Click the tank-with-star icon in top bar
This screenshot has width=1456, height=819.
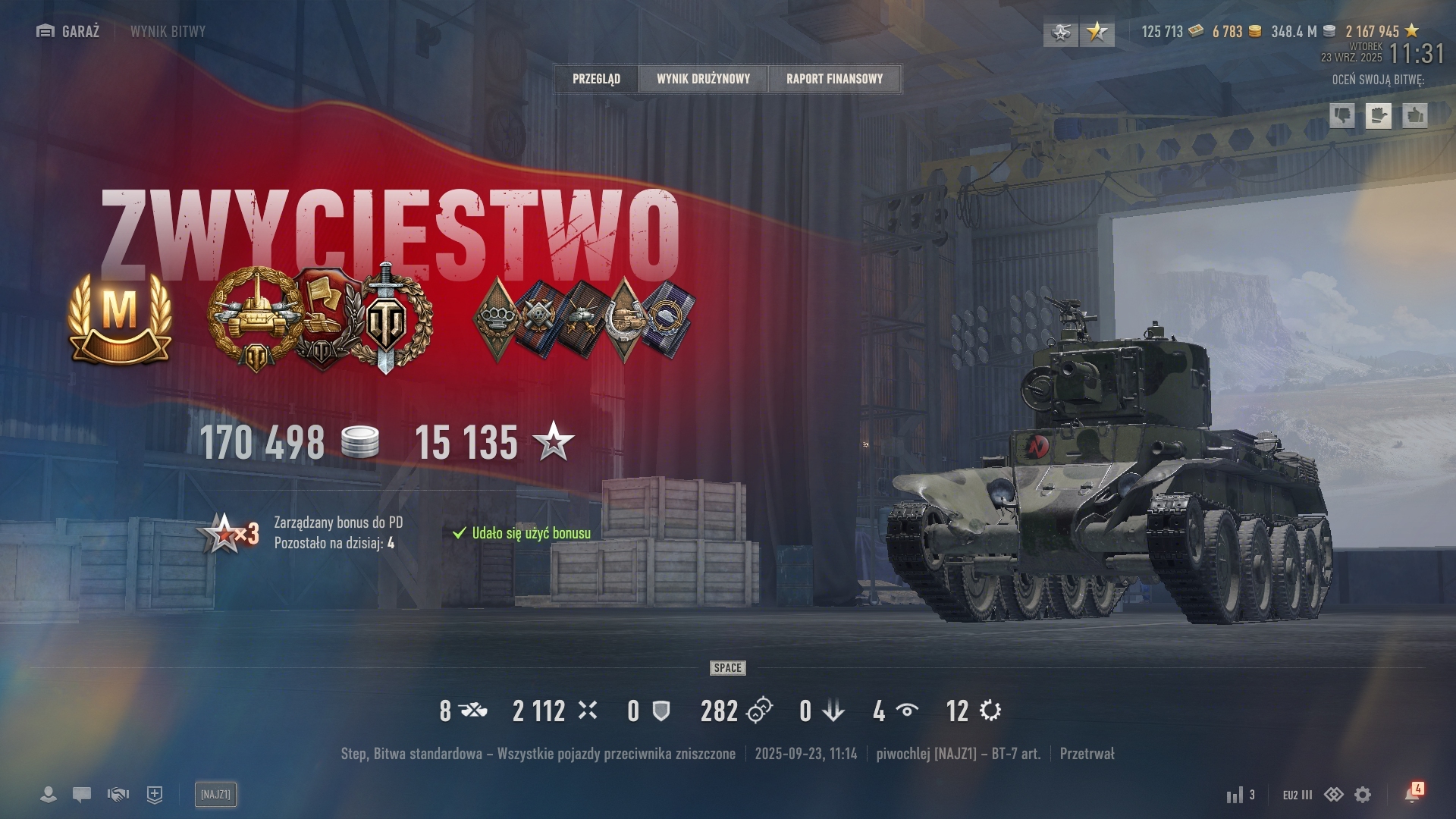coord(1060,32)
